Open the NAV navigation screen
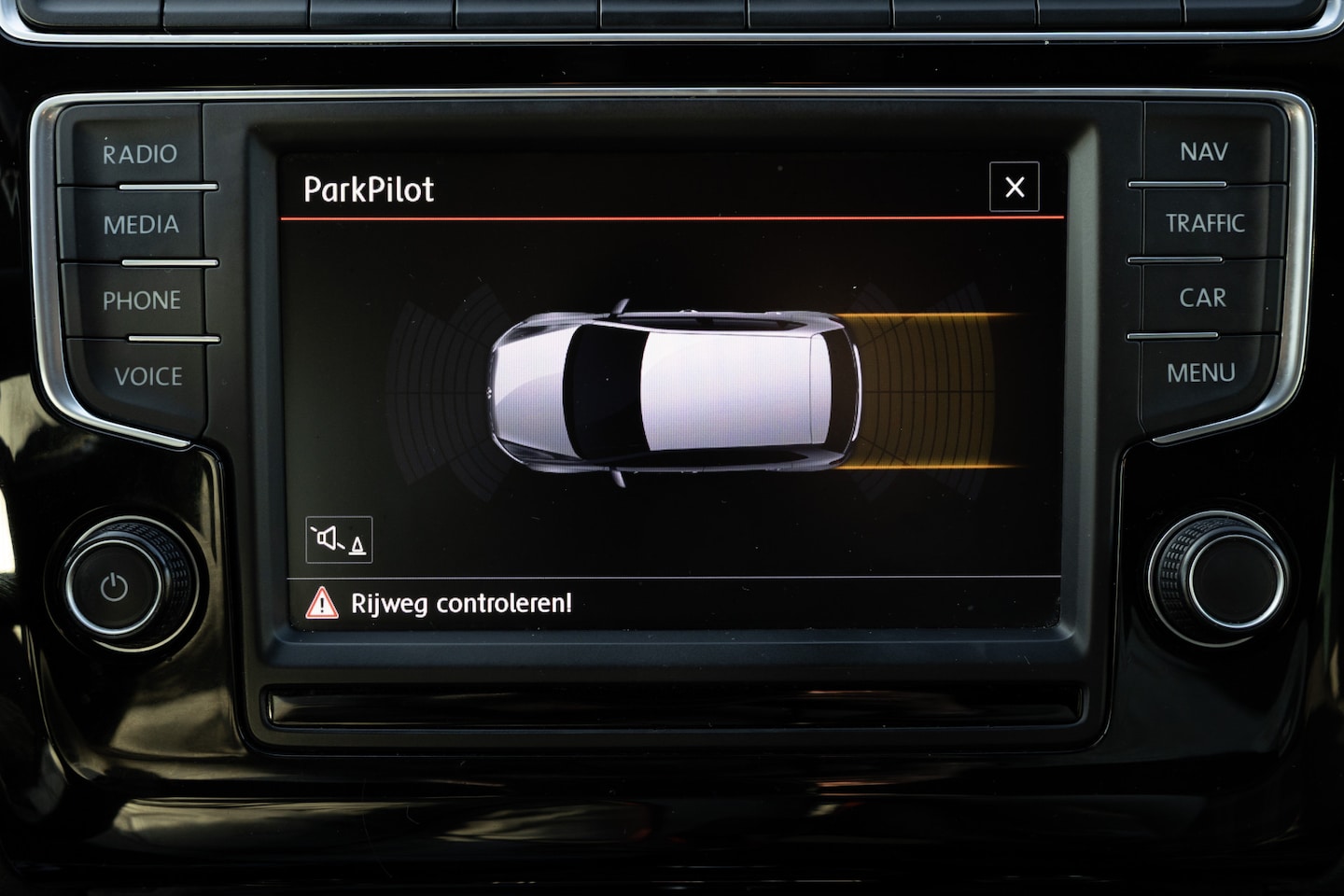This screenshot has width=1344, height=896. tap(1203, 151)
